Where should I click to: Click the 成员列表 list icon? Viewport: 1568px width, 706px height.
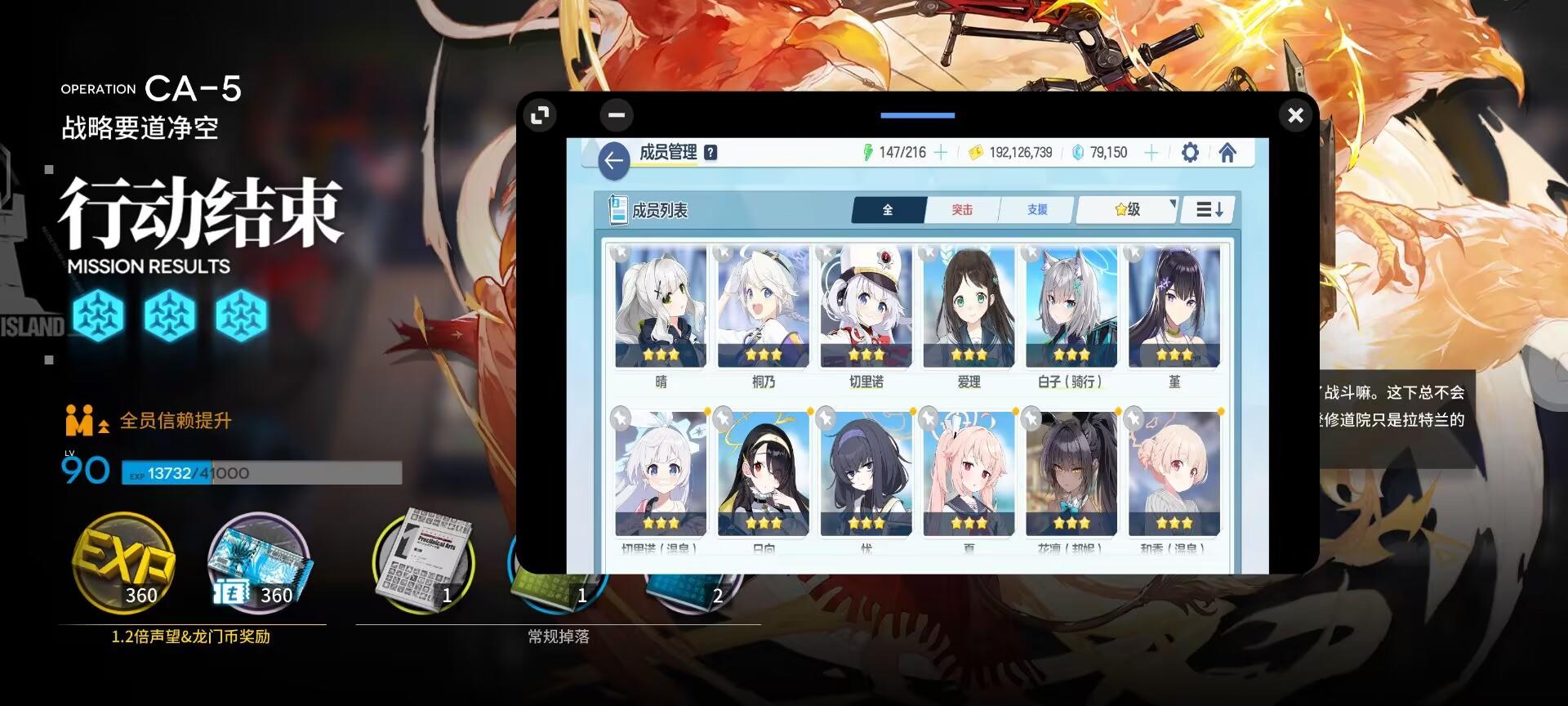tap(615, 208)
